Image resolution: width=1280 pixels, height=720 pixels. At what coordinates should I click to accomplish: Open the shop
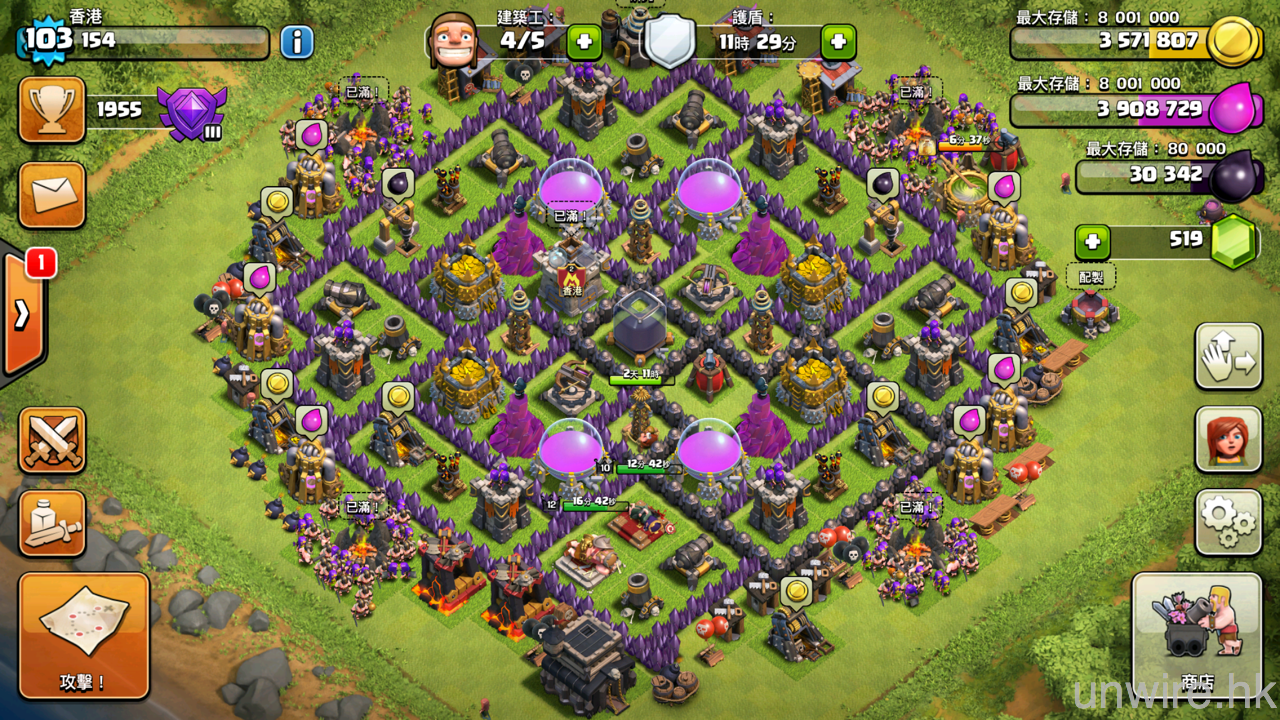[x=1197, y=635]
